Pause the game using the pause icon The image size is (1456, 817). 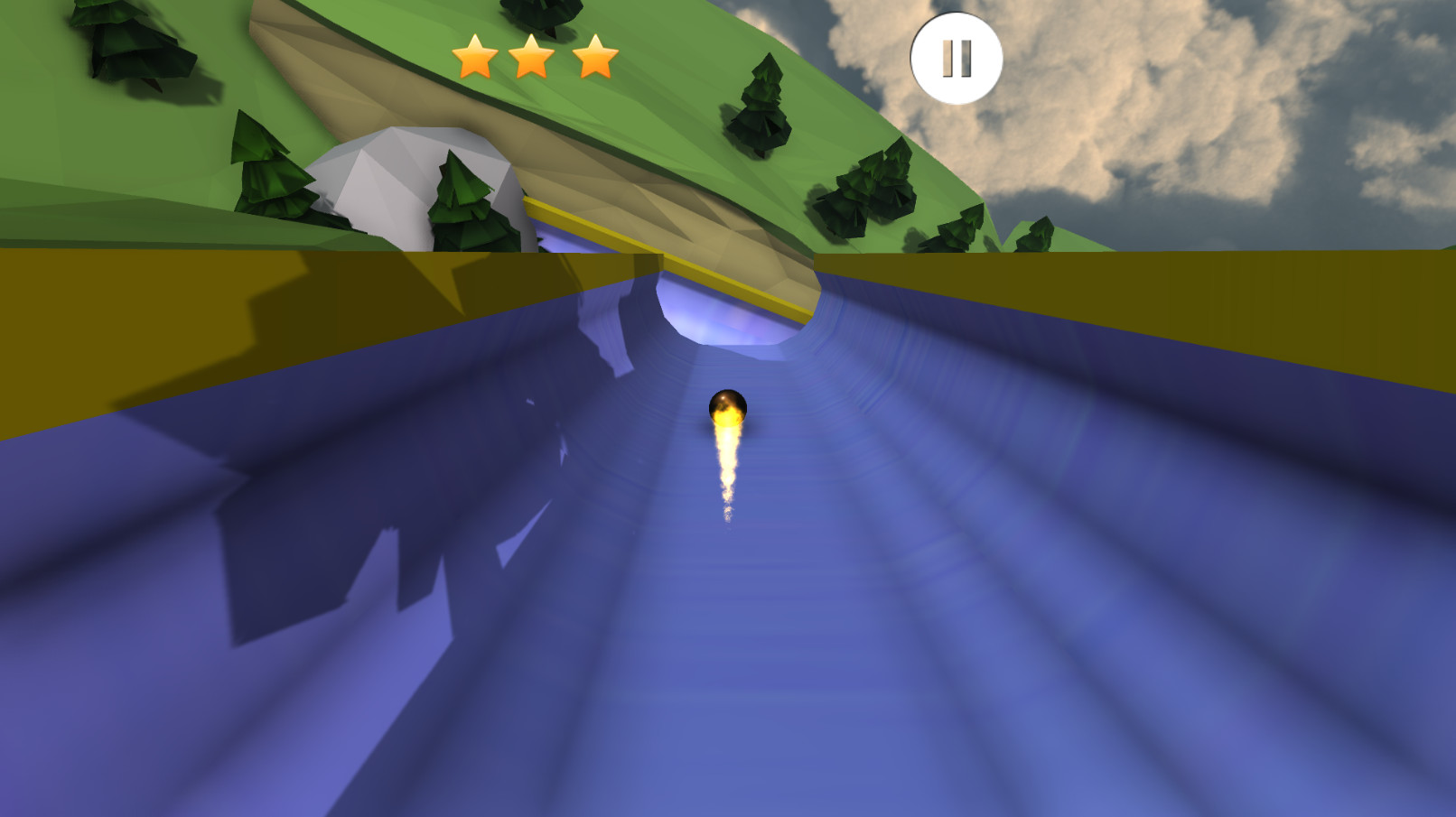coord(956,58)
